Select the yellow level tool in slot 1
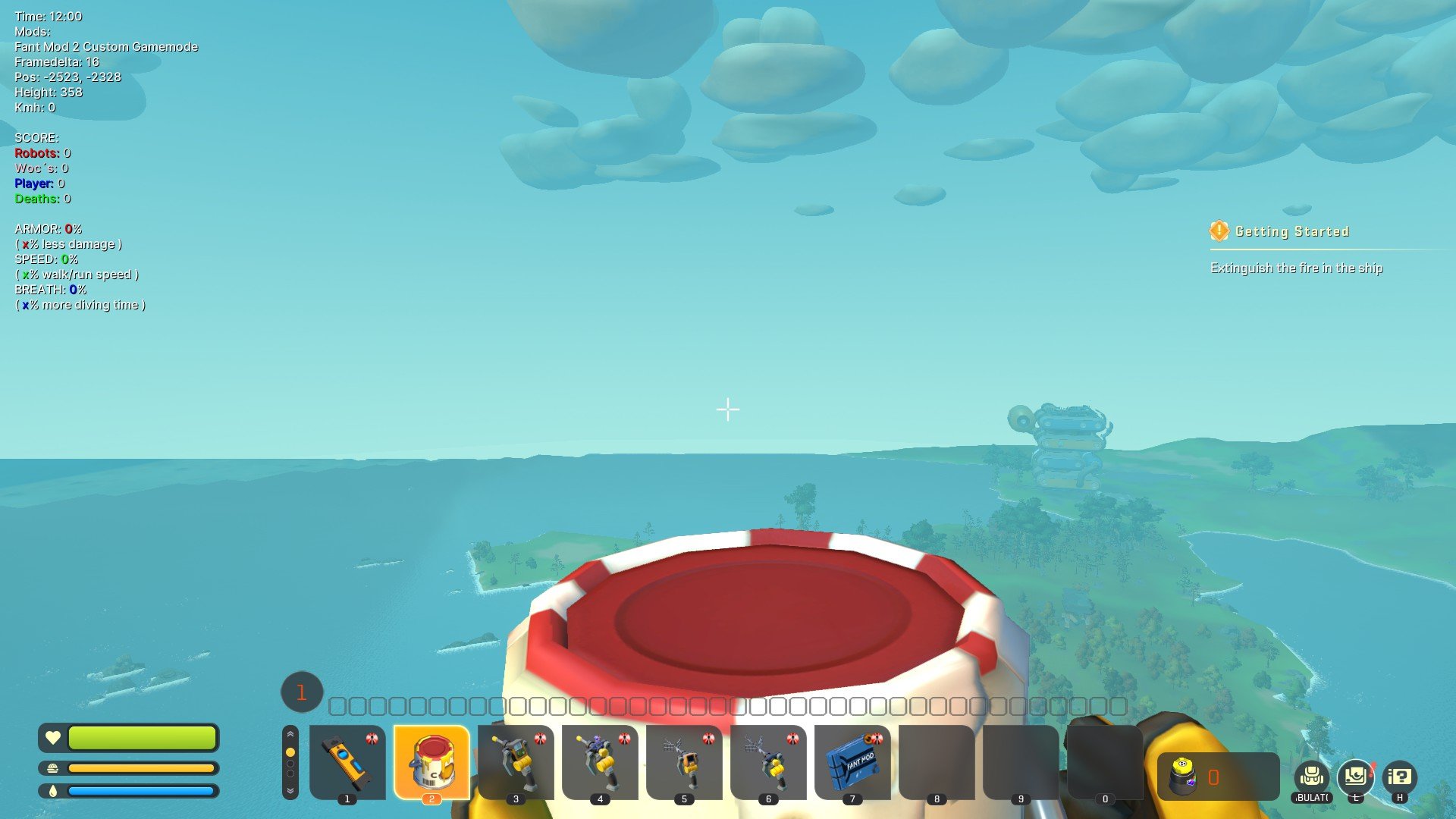 [347, 761]
